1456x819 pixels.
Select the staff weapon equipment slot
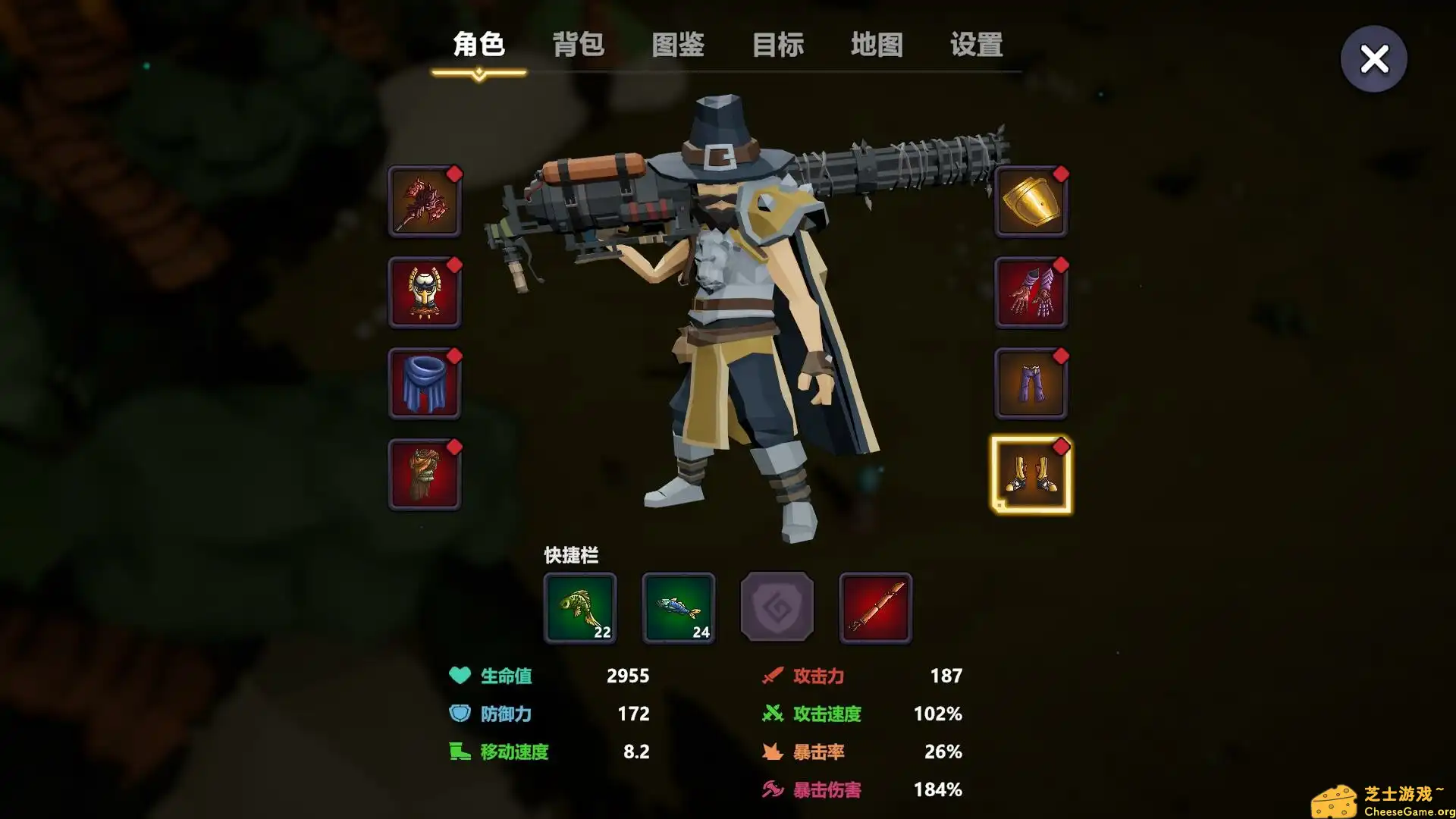click(425, 202)
